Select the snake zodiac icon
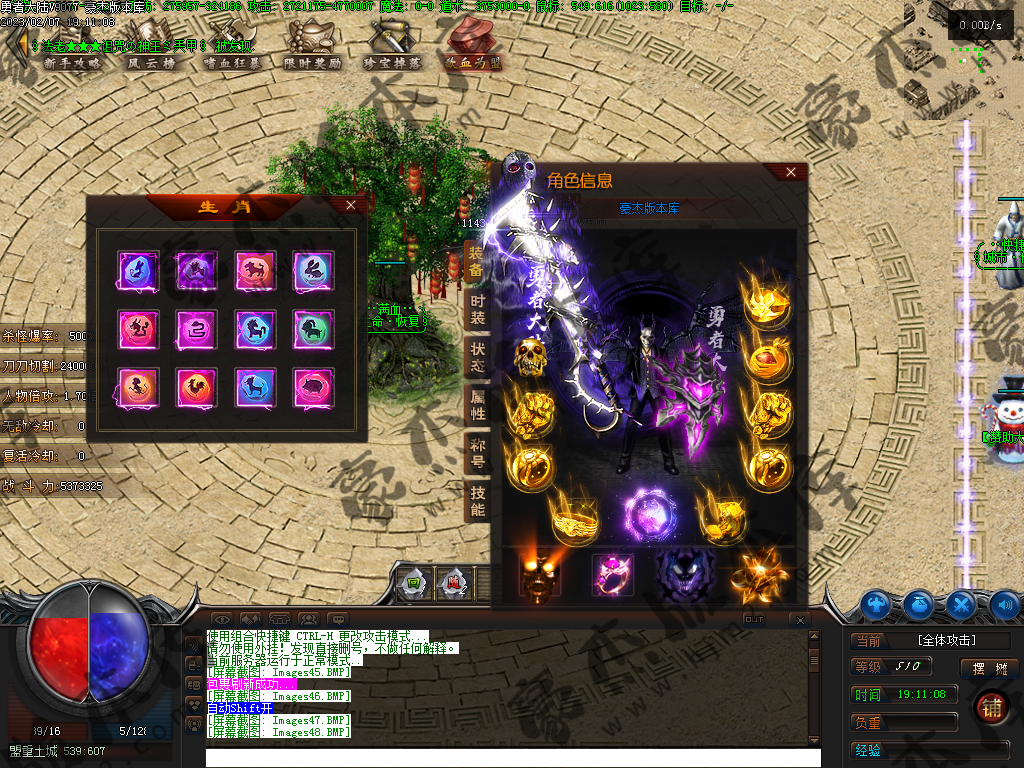Screen dimensions: 1024x768 click(195, 328)
